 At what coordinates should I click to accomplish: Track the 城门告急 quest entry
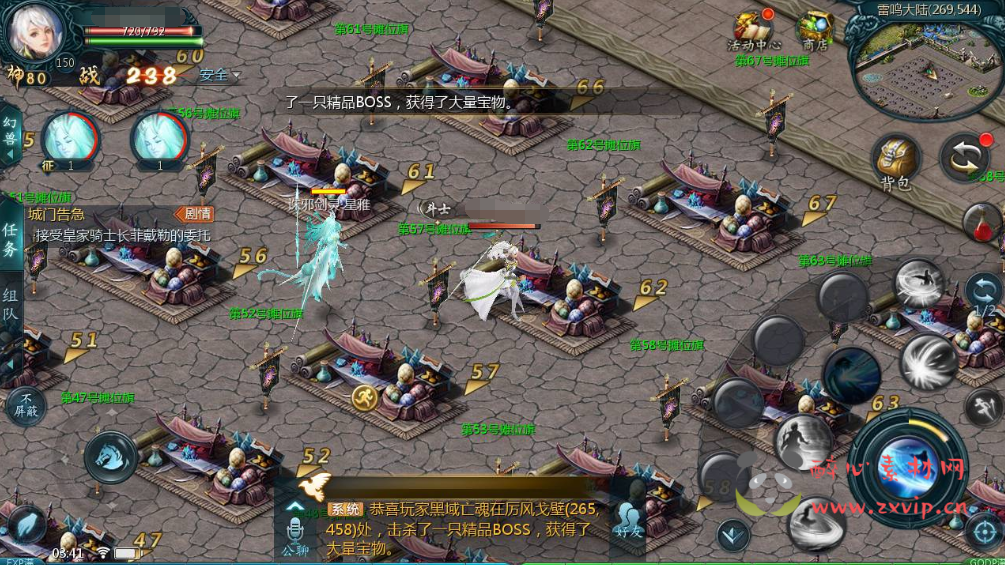[x=100, y=225]
